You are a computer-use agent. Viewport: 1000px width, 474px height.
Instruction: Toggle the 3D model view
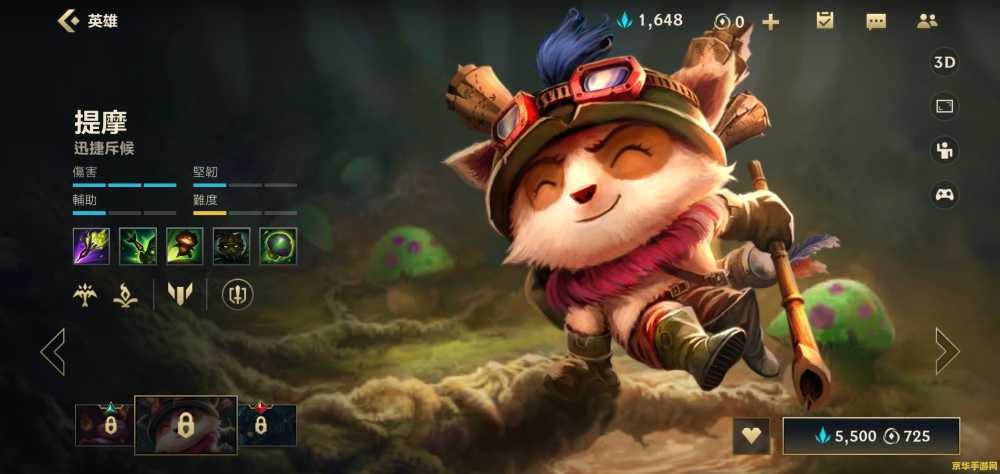click(944, 62)
